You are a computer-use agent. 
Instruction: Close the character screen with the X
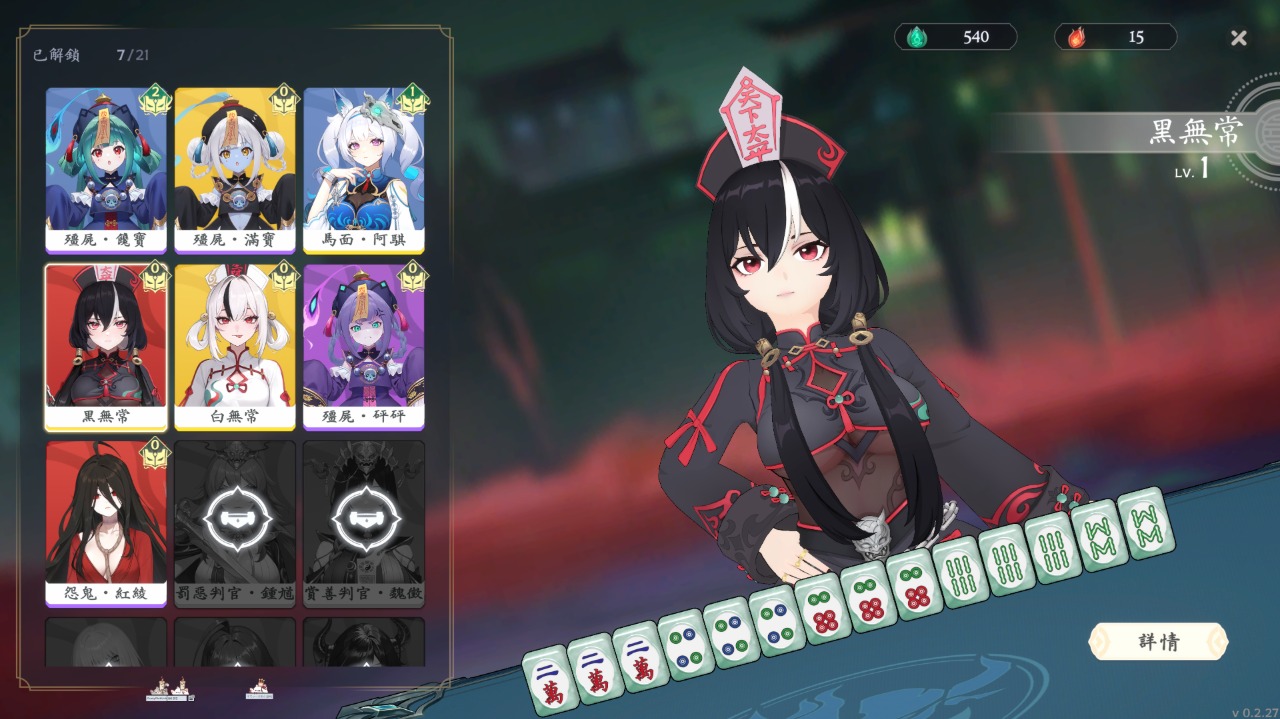(1238, 38)
